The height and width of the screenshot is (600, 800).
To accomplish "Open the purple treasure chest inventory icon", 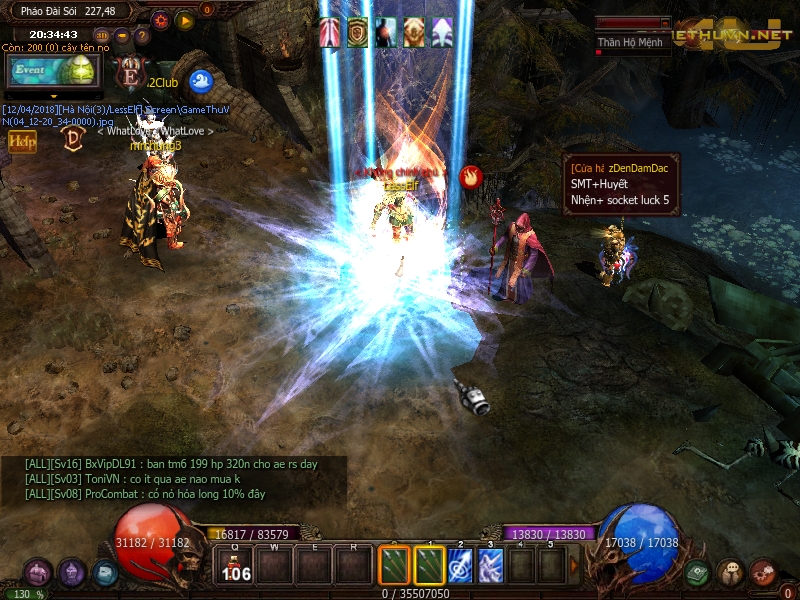I will (x=38, y=573).
